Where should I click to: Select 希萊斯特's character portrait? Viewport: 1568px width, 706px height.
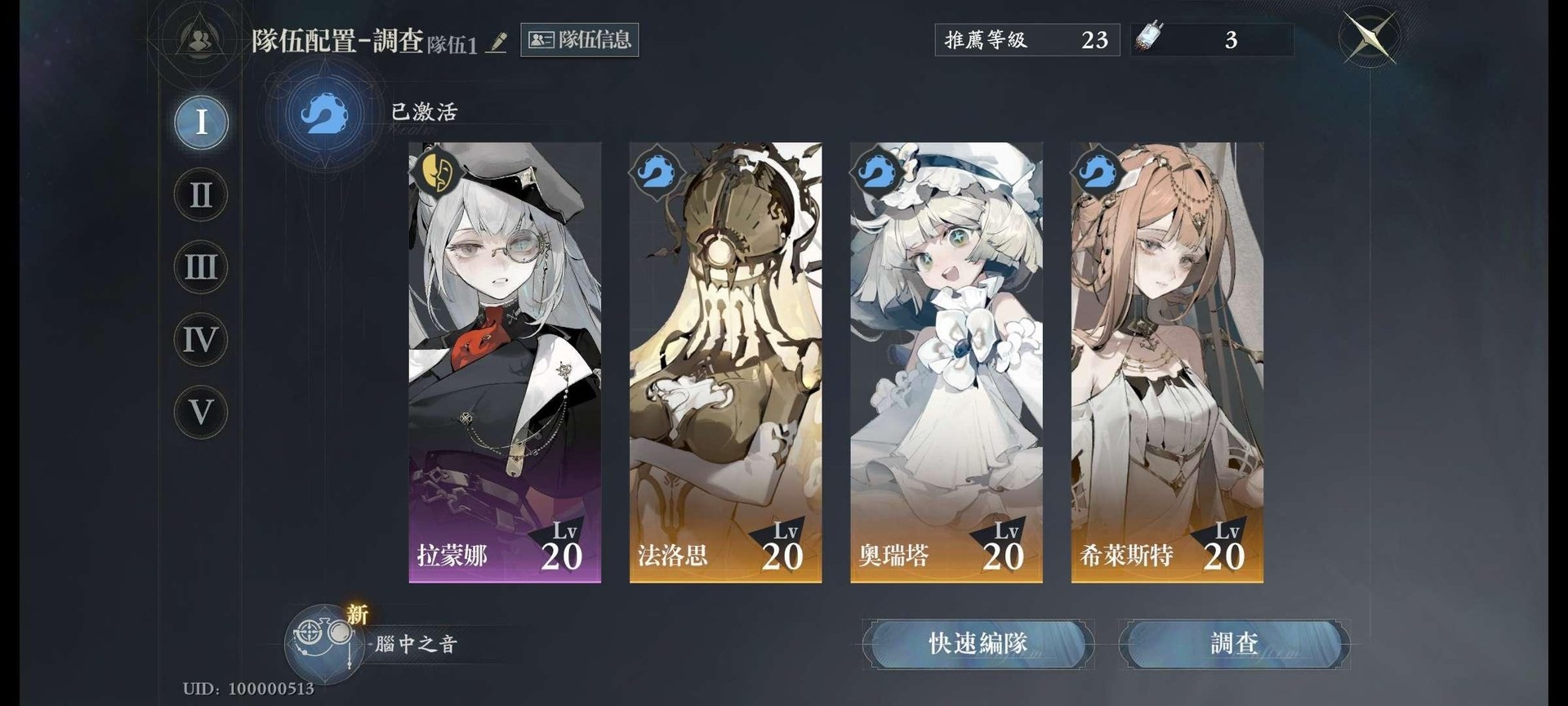(x=1168, y=360)
